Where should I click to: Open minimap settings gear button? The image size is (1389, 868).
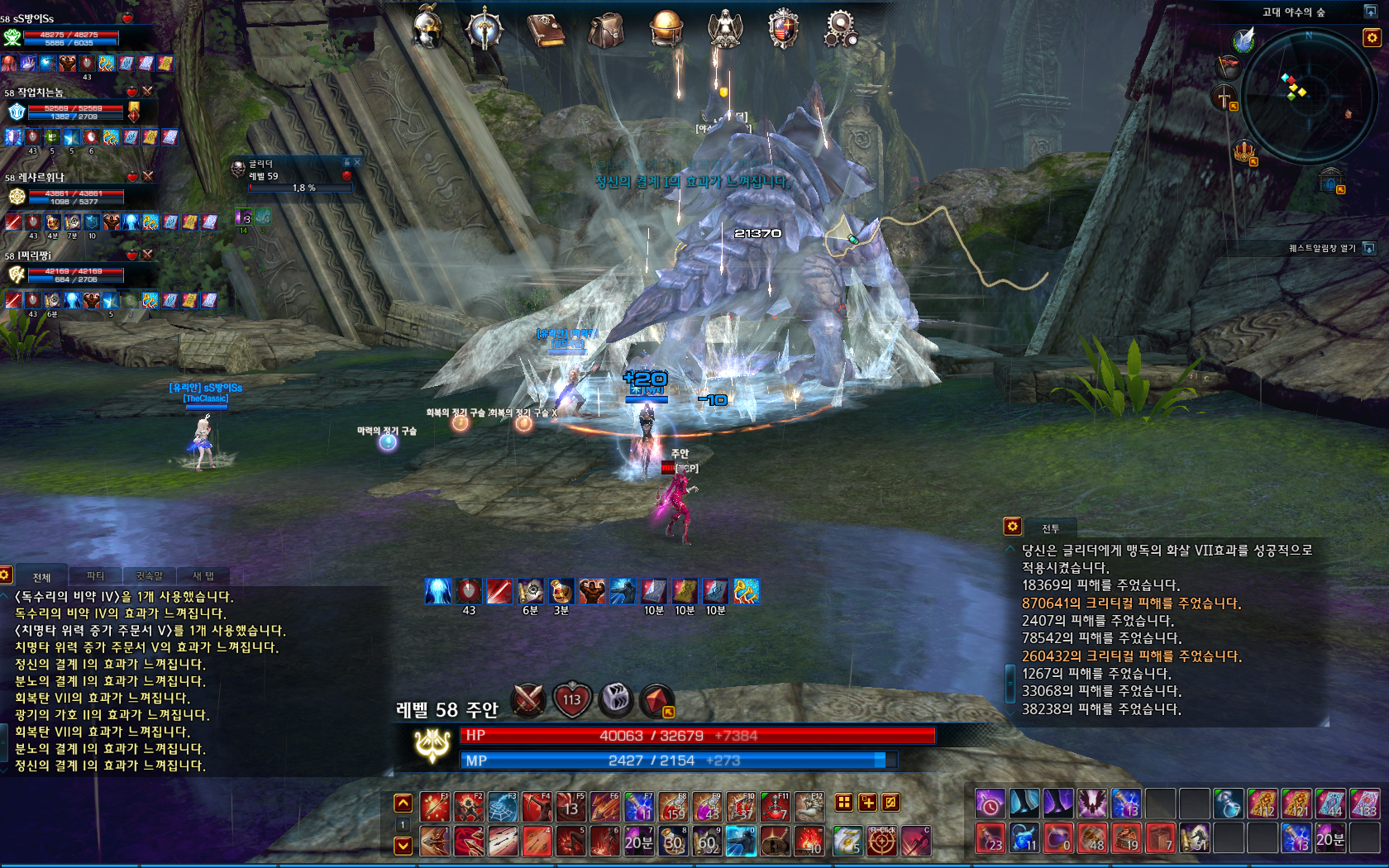coord(1372,37)
